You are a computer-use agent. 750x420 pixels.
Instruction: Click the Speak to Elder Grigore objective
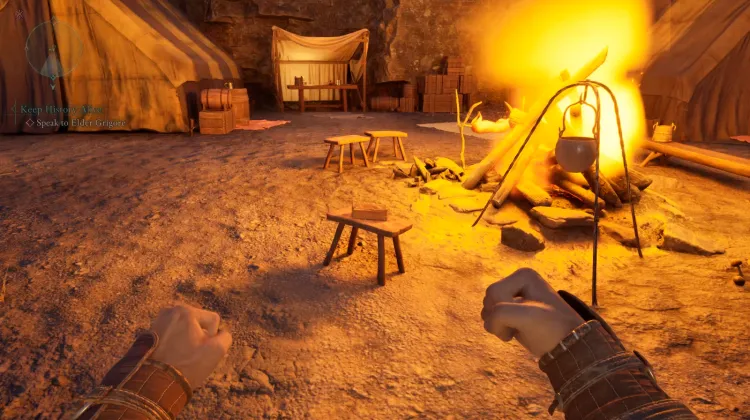click(82, 123)
